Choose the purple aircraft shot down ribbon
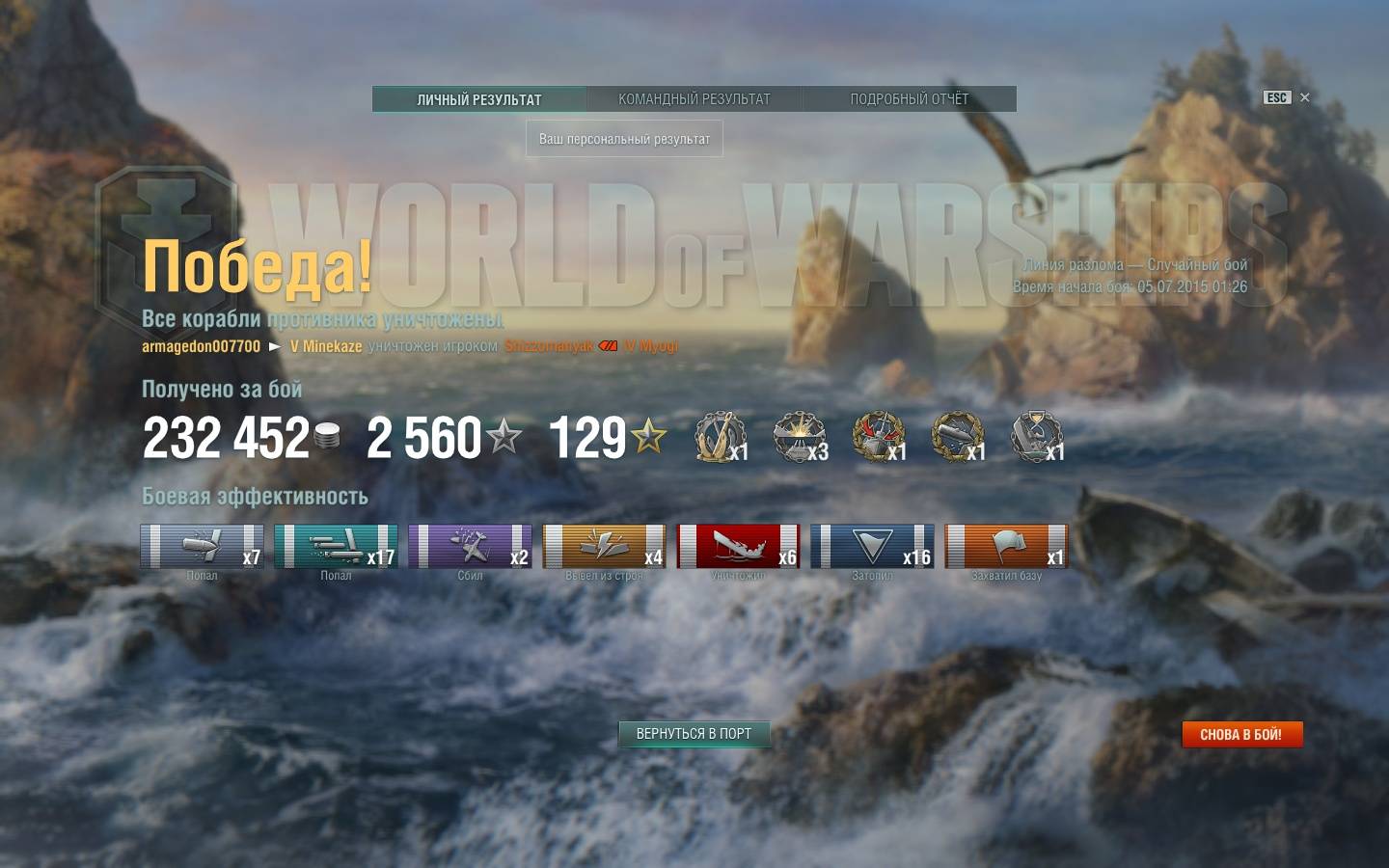 pyautogui.click(x=470, y=547)
